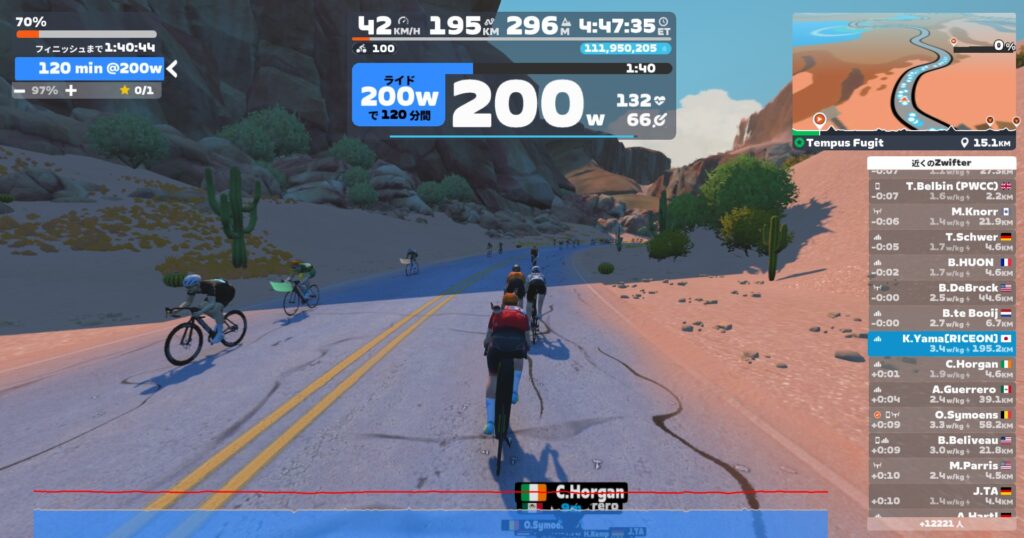Screen dimensions: 1024x538
Task: Select rider T.Belbin (PWCC) in the list
Action: (941, 190)
